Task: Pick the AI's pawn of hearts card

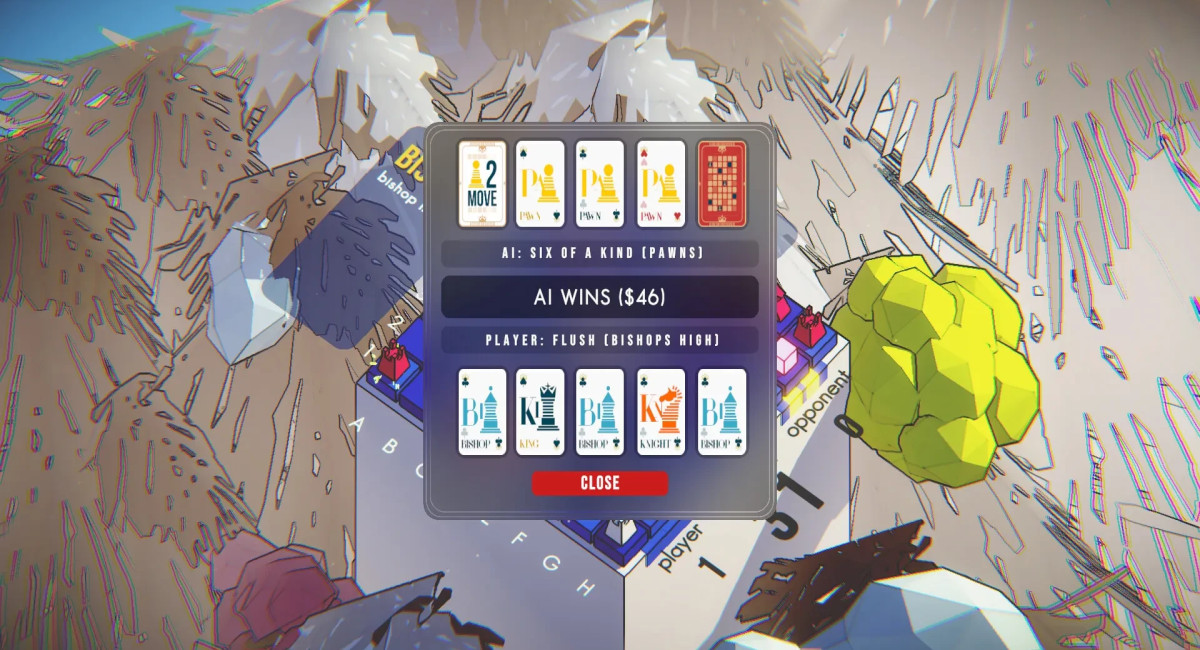Action: [x=660, y=183]
